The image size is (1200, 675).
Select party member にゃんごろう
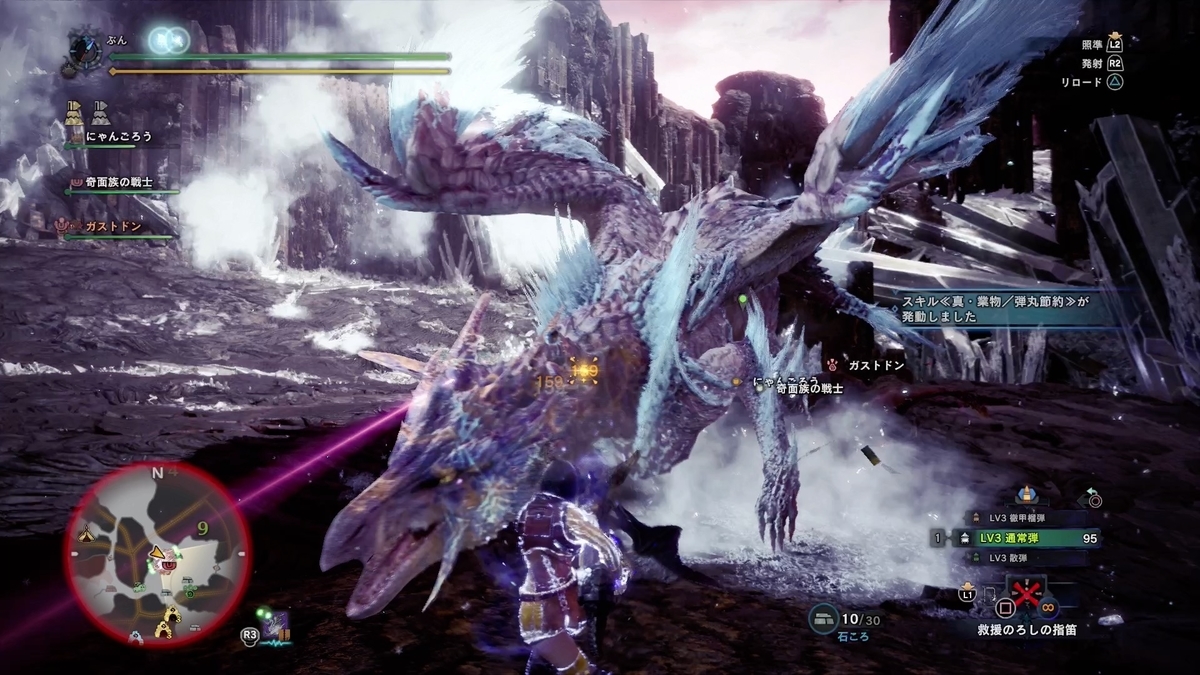[x=118, y=137]
